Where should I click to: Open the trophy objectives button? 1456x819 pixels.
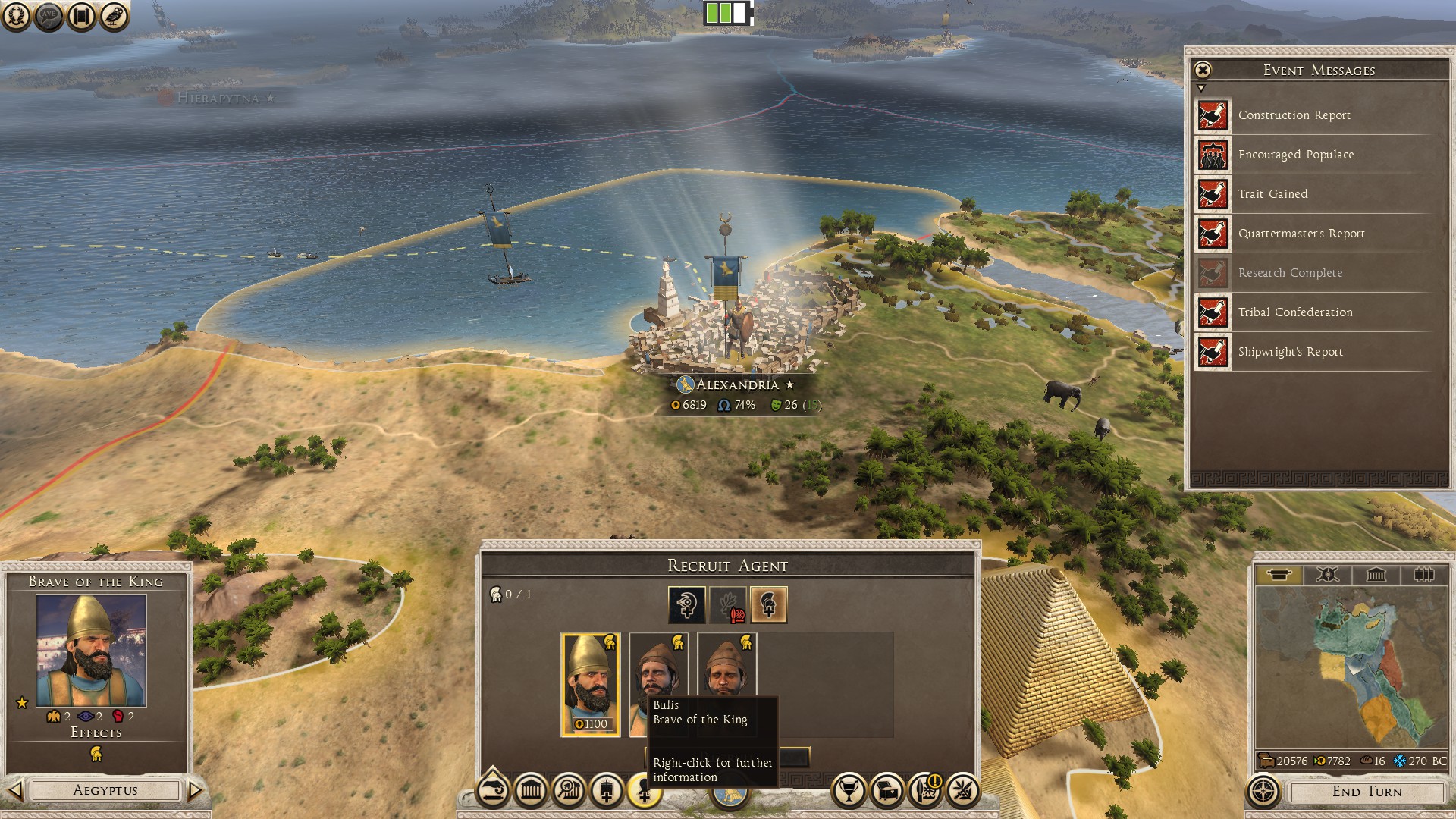pos(849,791)
